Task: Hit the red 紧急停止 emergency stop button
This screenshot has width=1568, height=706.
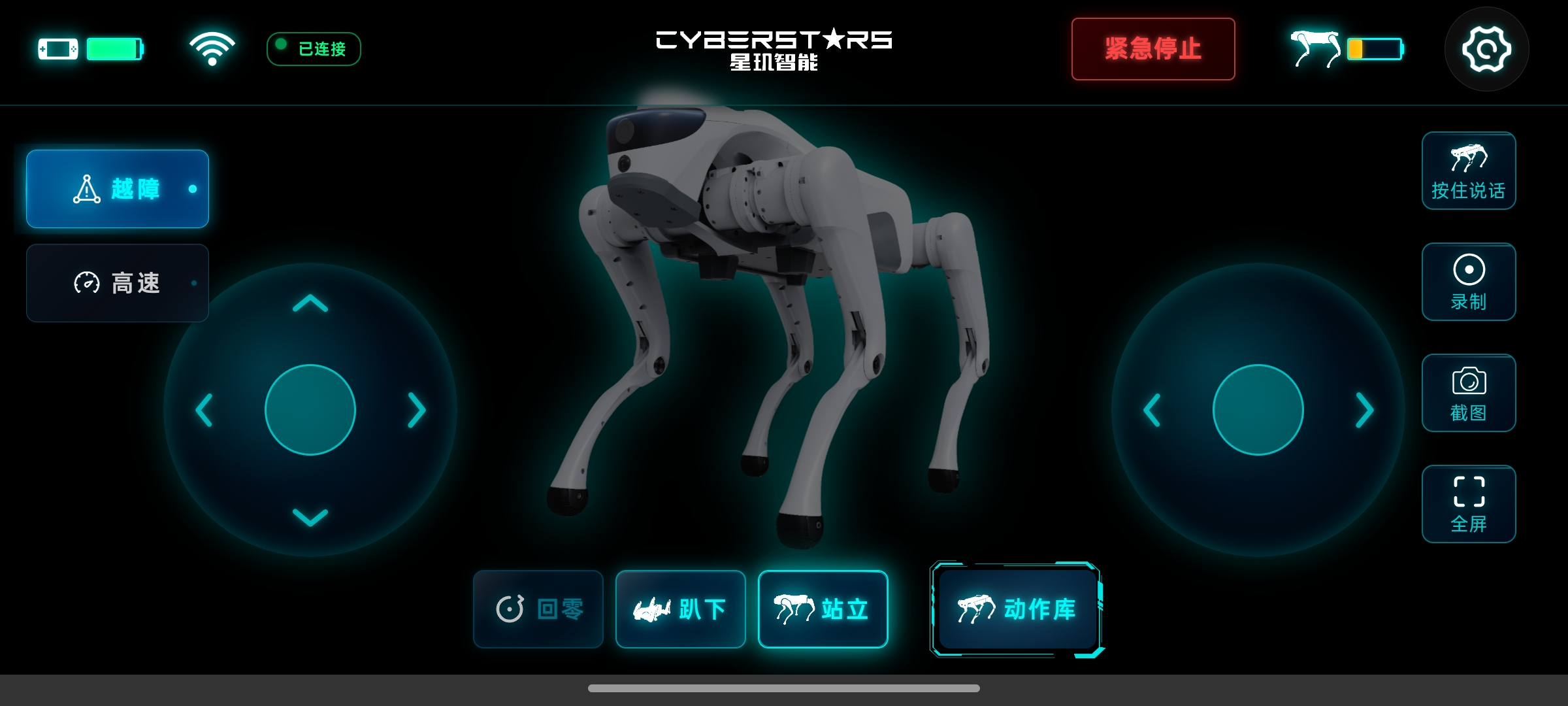Action: (x=1153, y=49)
